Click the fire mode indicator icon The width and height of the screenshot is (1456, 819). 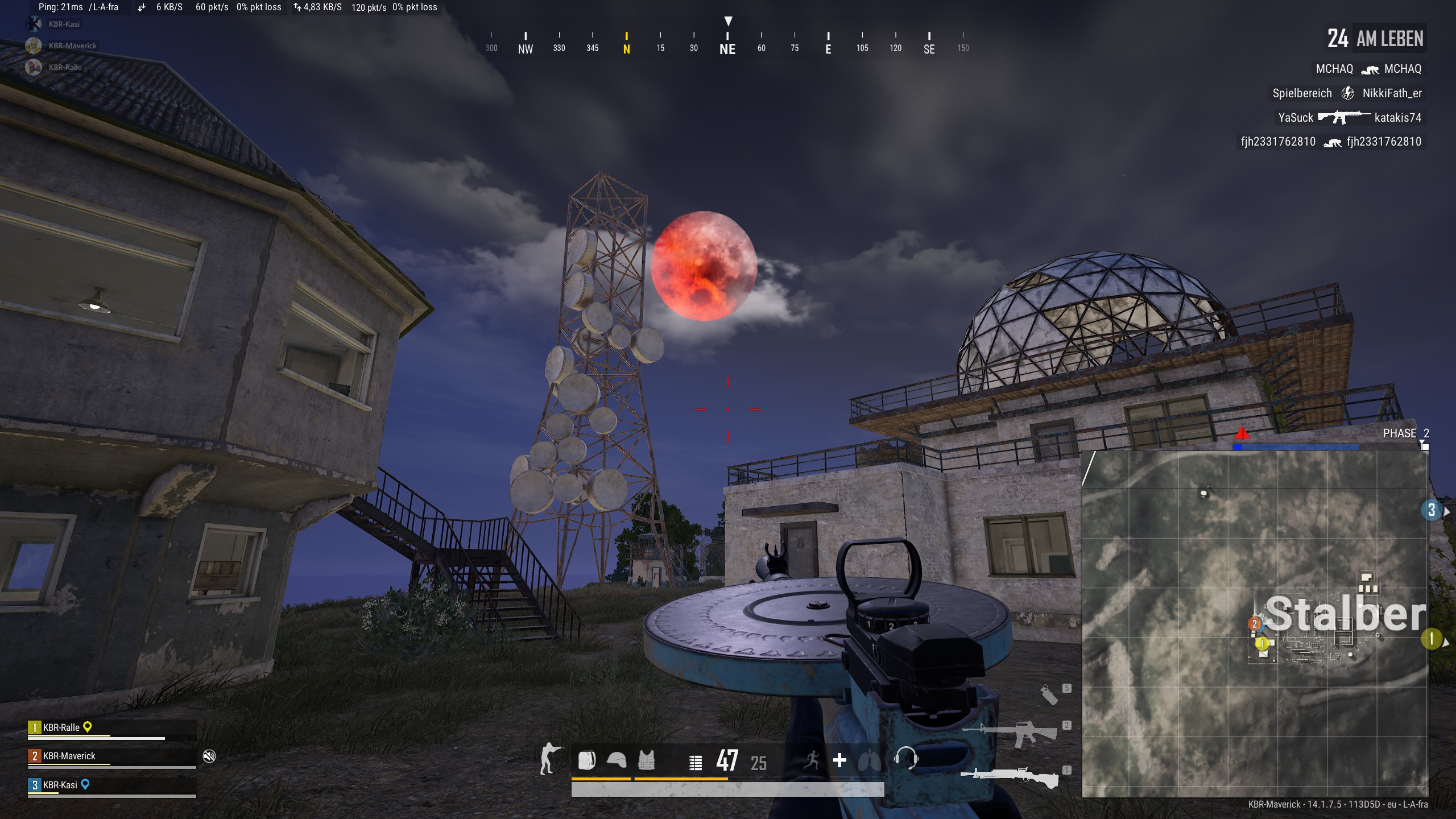[x=695, y=763]
